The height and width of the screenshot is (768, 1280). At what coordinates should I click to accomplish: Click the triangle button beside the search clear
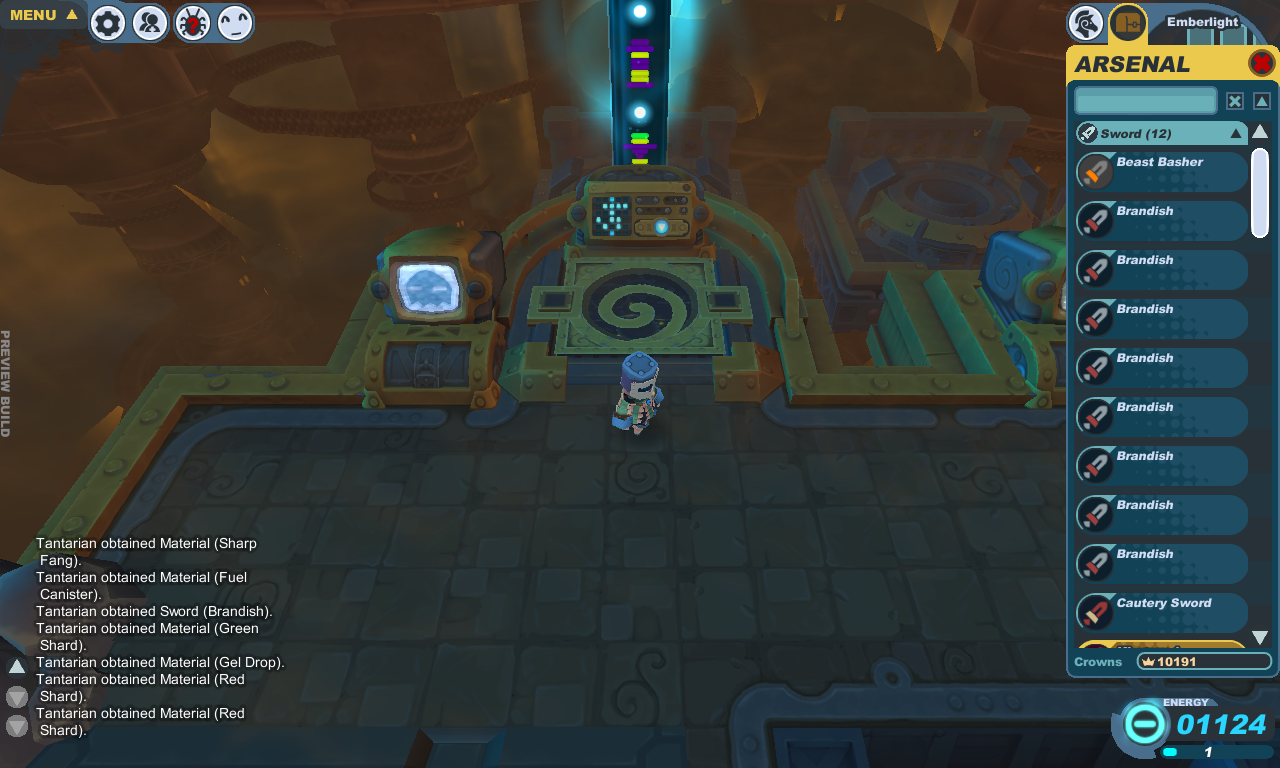point(1262,101)
